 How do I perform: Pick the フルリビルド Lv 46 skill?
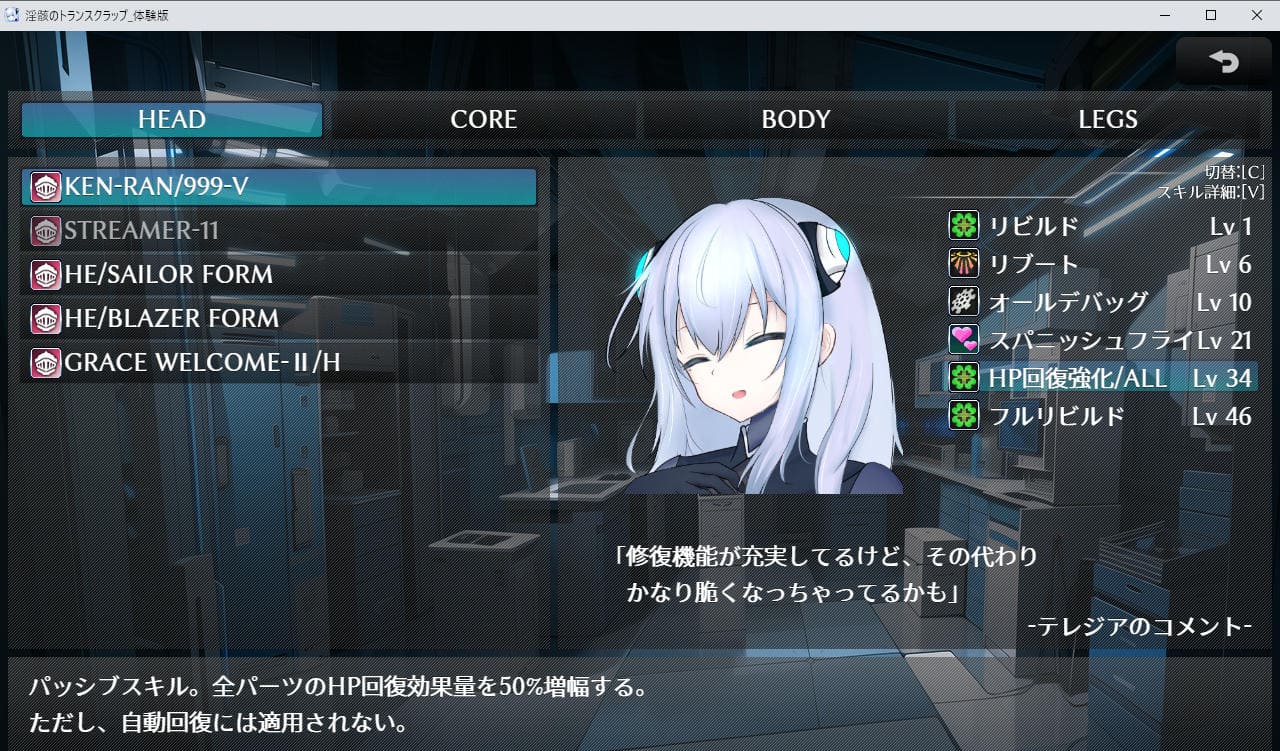pyautogui.click(x=1100, y=416)
